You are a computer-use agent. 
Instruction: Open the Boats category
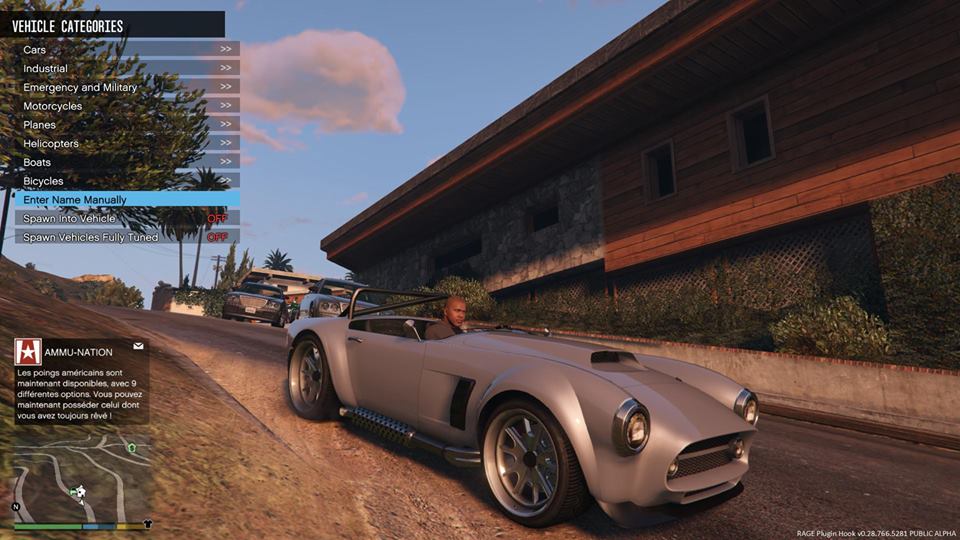tap(125, 162)
